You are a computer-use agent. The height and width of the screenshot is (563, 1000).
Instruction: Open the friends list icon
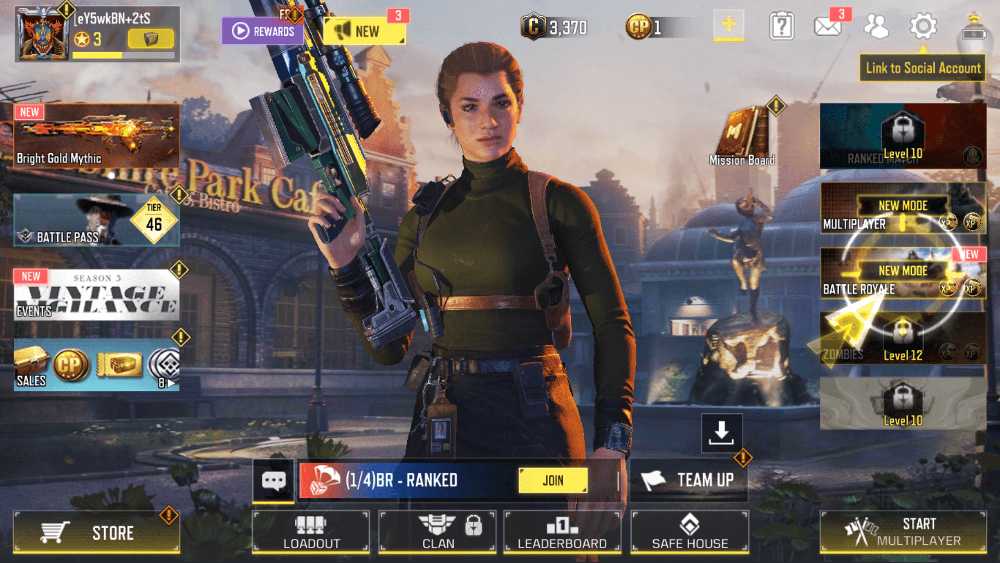tap(876, 27)
